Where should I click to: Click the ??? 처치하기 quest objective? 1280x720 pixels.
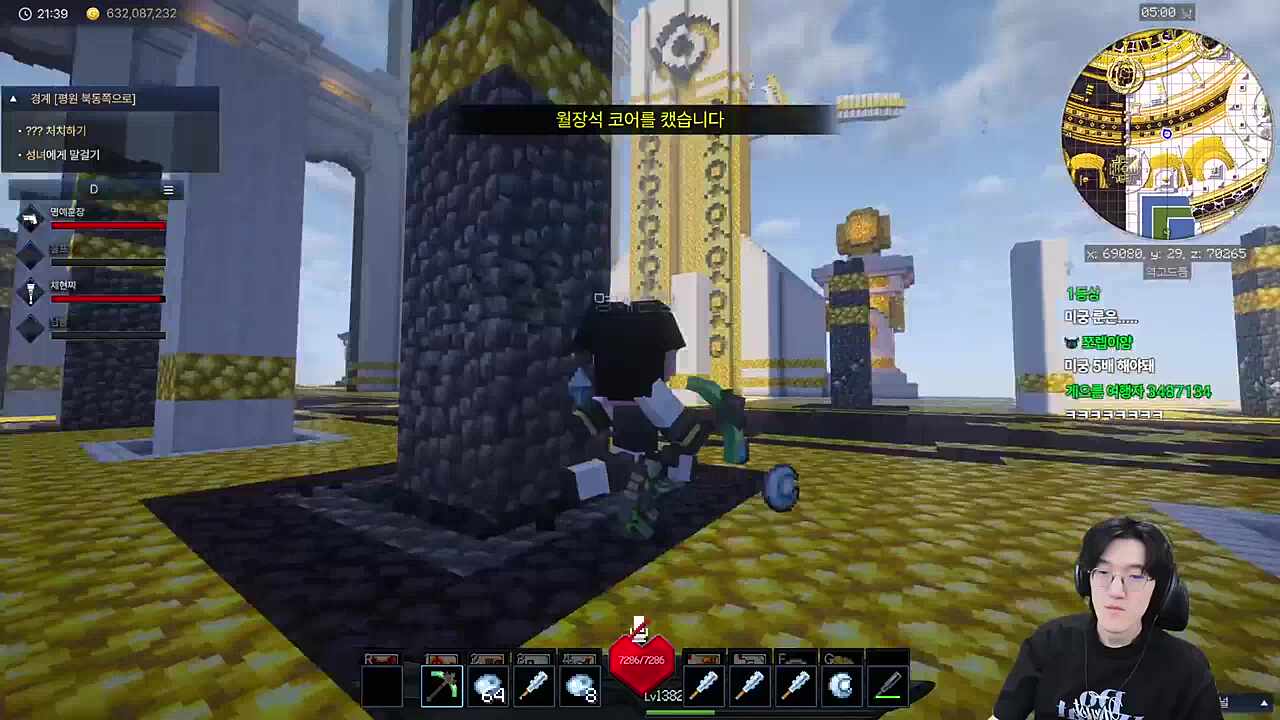point(56,131)
